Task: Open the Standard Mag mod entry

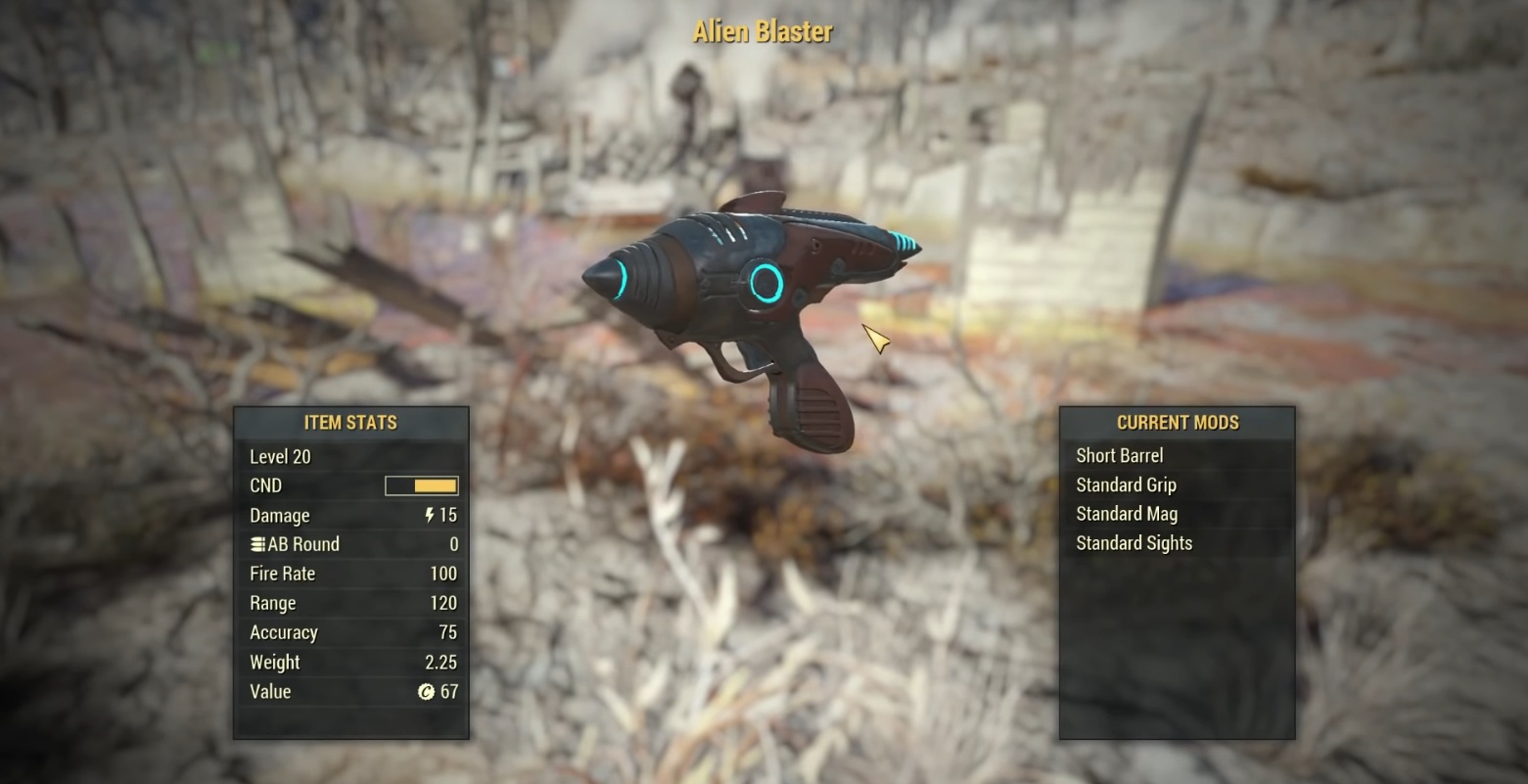Action: [1126, 514]
